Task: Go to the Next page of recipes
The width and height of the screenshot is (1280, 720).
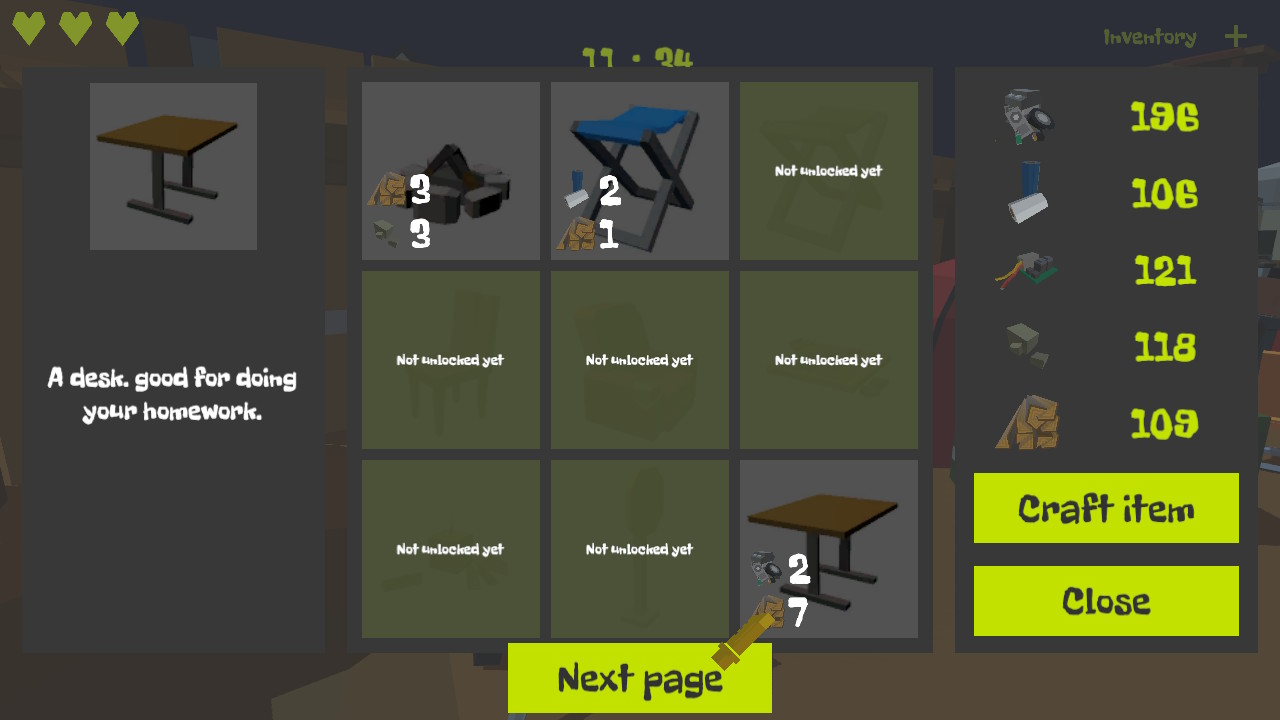Action: 639,677
